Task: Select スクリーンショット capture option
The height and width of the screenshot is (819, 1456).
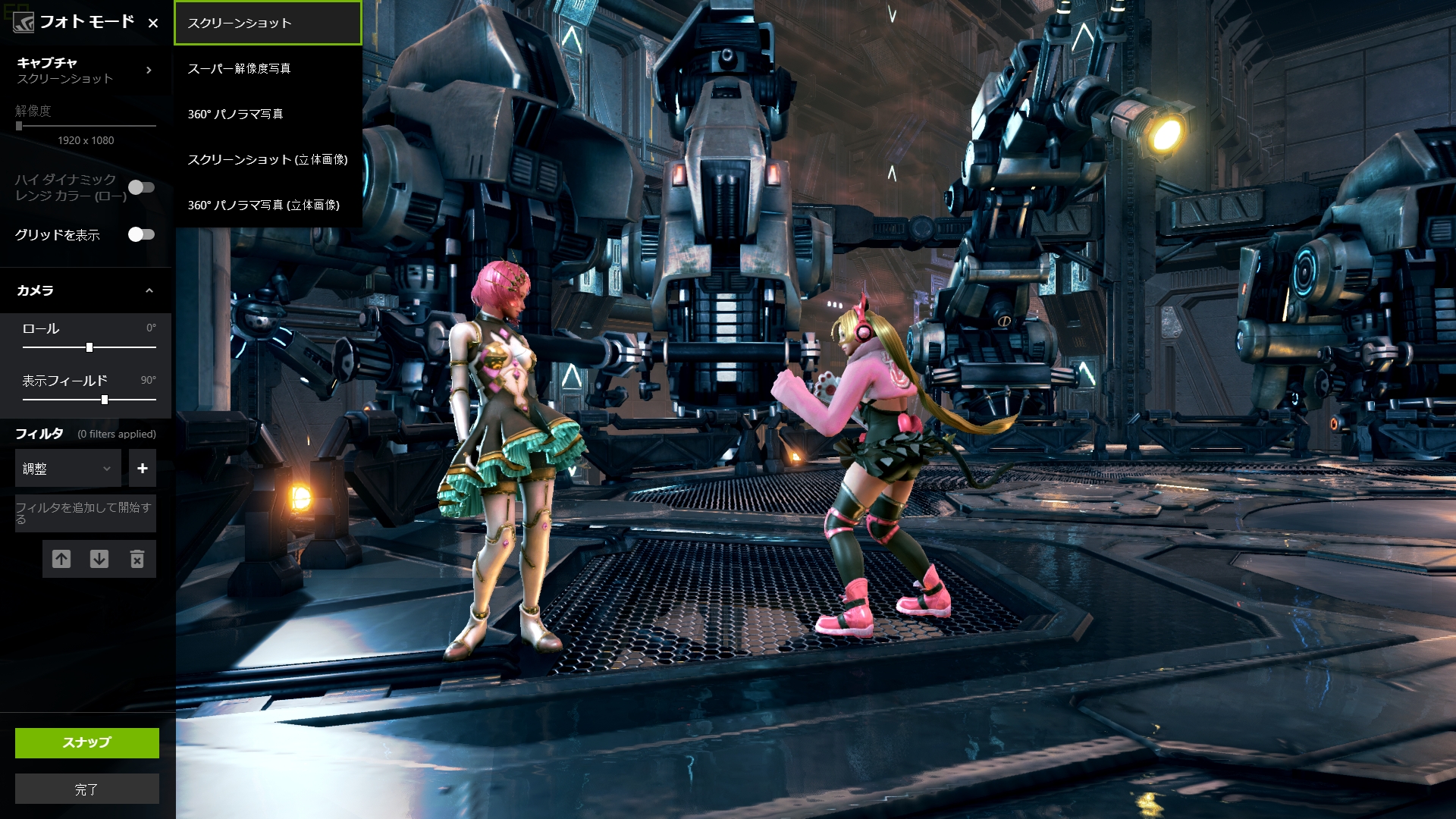Action: click(x=267, y=23)
